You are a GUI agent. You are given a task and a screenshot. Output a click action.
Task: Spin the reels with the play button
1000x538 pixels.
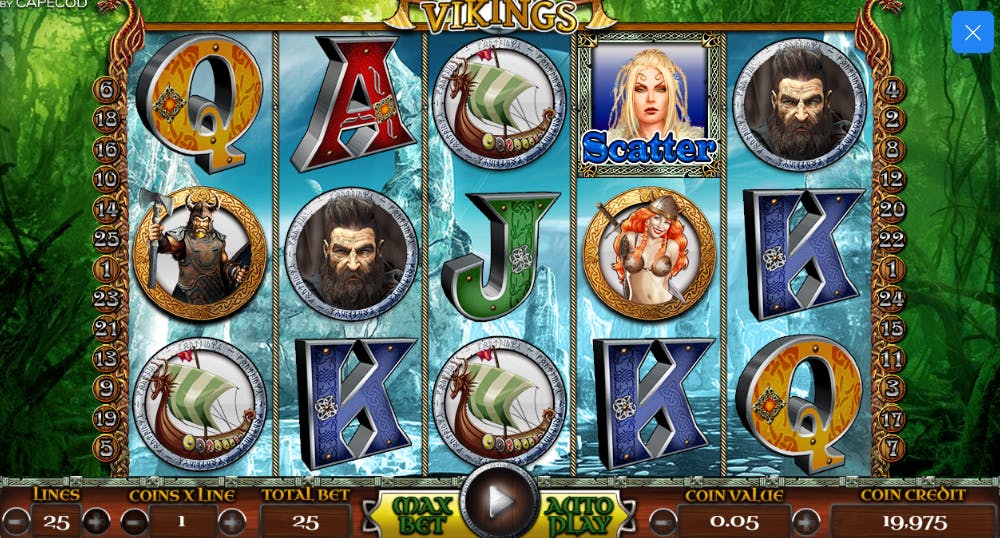pos(499,502)
